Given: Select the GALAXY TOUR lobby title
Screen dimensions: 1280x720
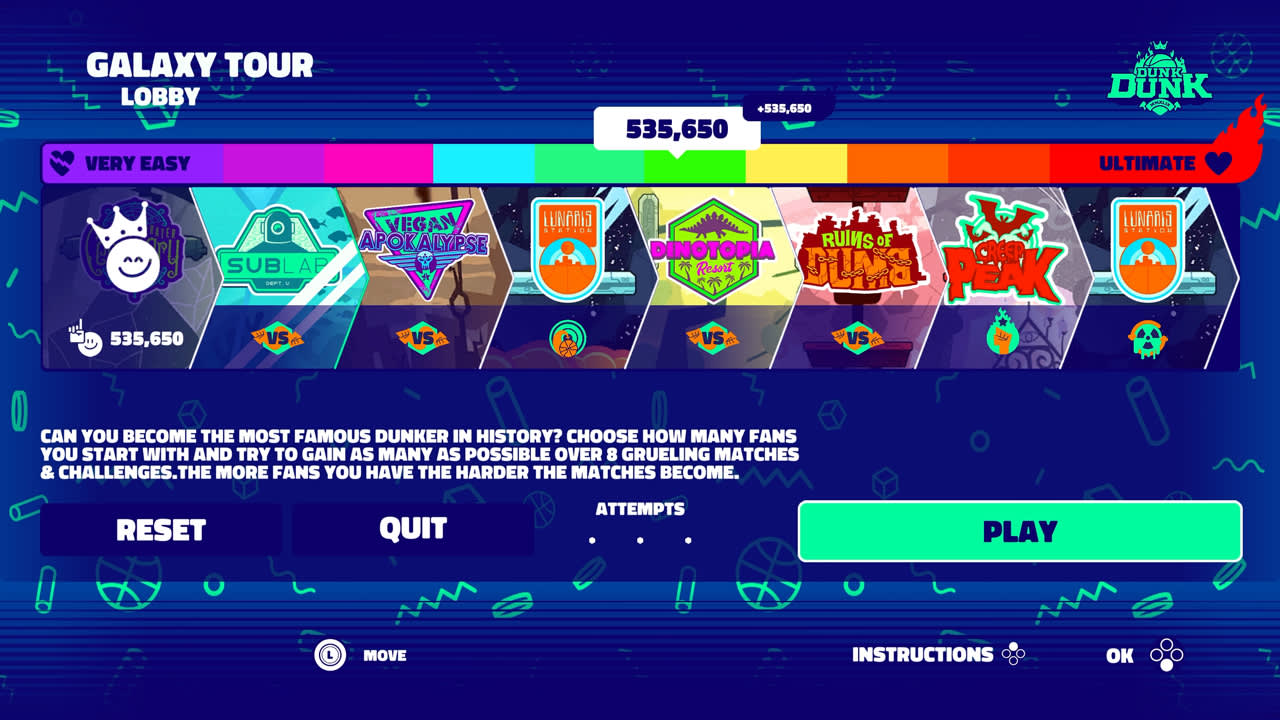Looking at the screenshot, I should pyautogui.click(x=199, y=65).
